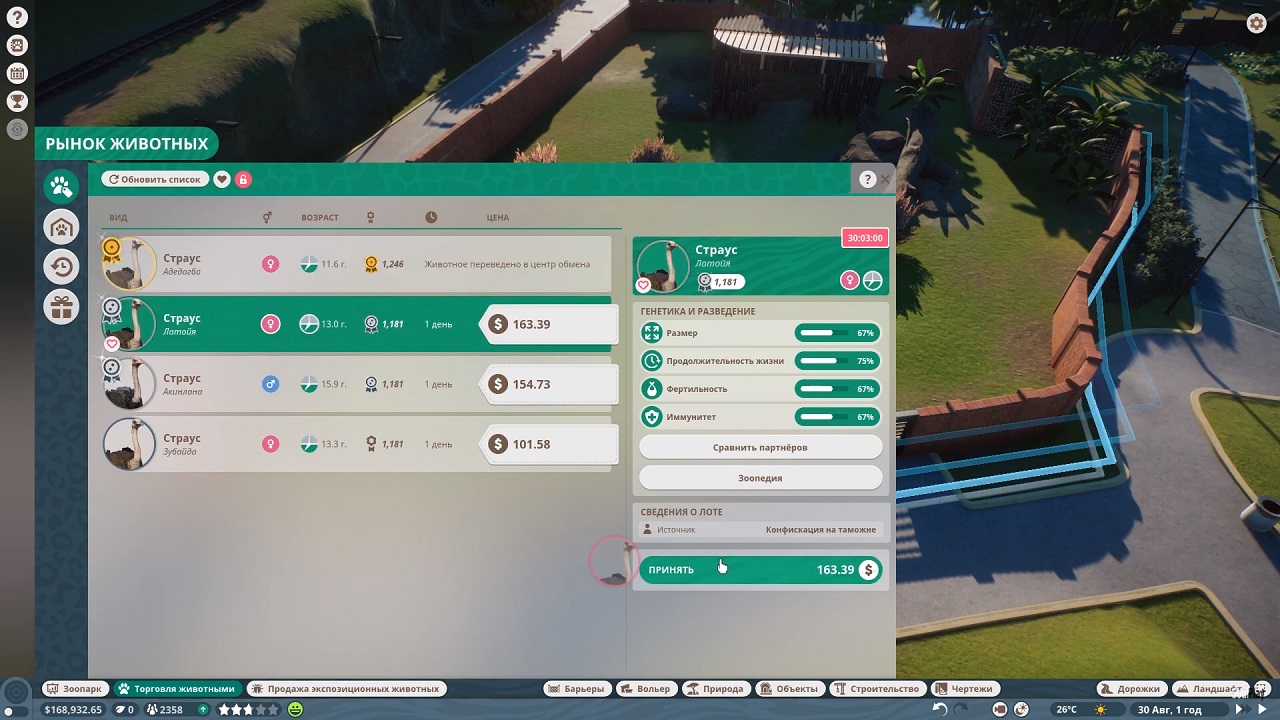Select ostrich Зубайда in the list
Viewport: 1280px width, 720px height.
coord(300,445)
